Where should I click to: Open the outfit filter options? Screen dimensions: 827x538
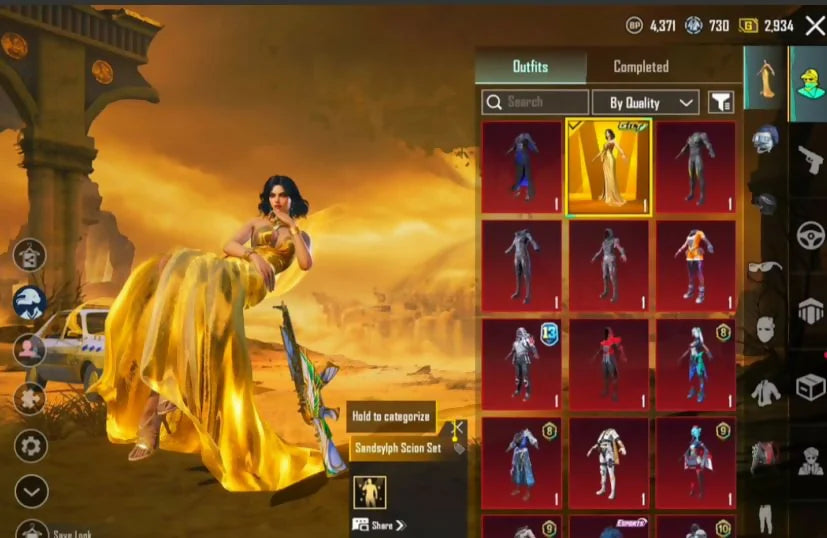[x=720, y=102]
